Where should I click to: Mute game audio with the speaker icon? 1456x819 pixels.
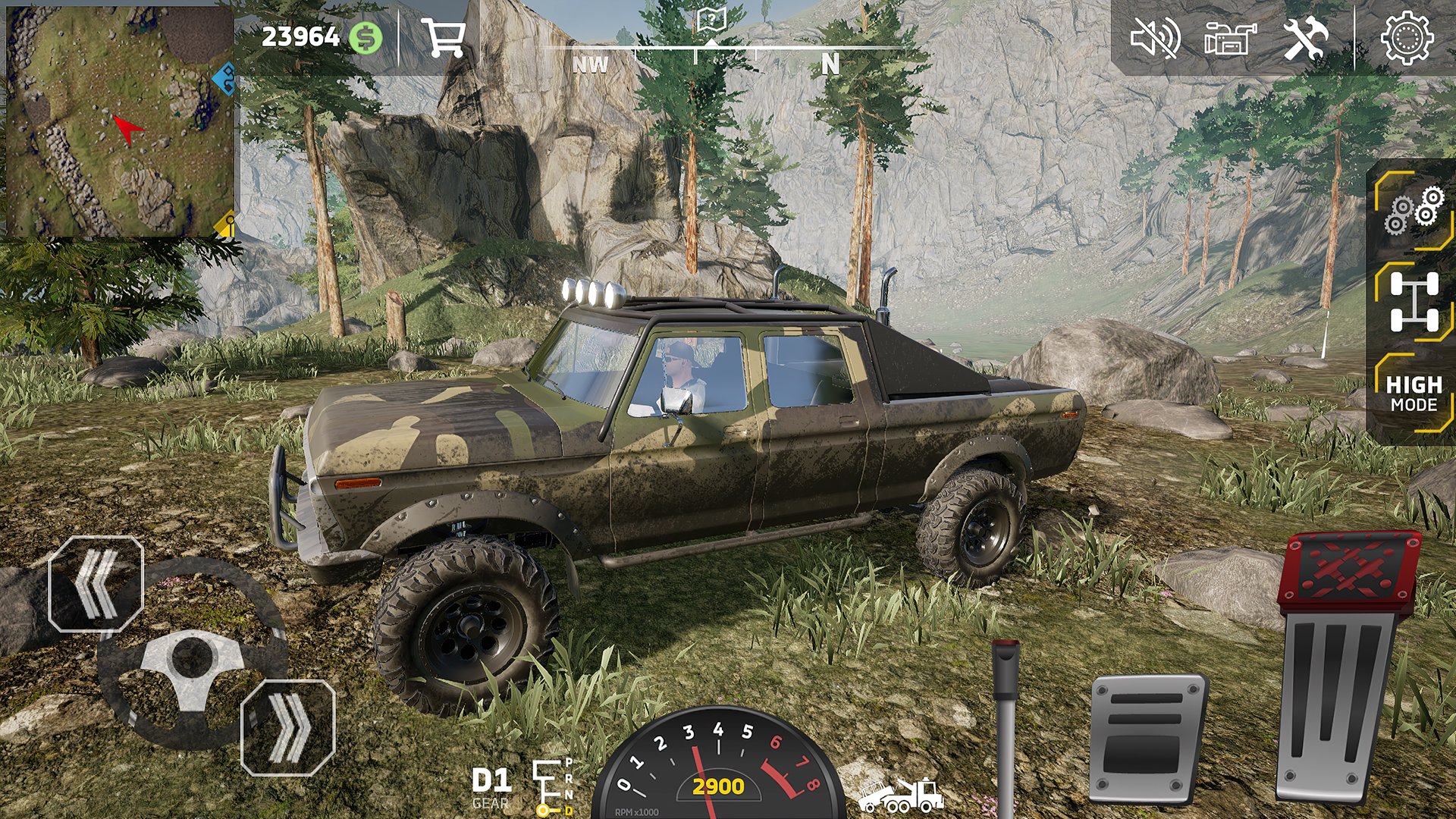pyautogui.click(x=1156, y=38)
